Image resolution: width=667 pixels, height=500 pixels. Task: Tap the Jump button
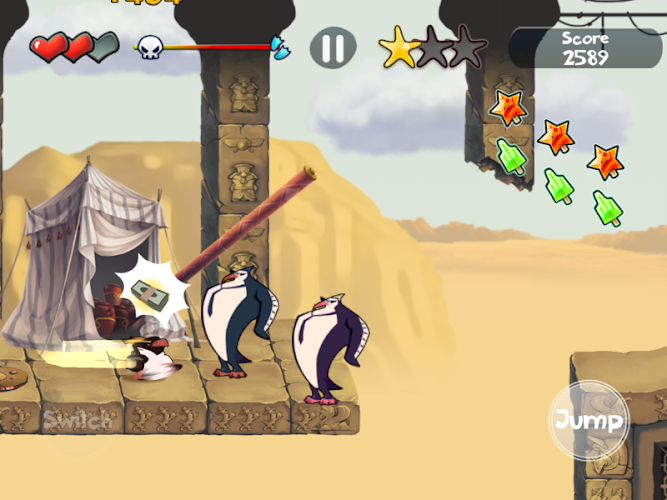[x=590, y=420]
